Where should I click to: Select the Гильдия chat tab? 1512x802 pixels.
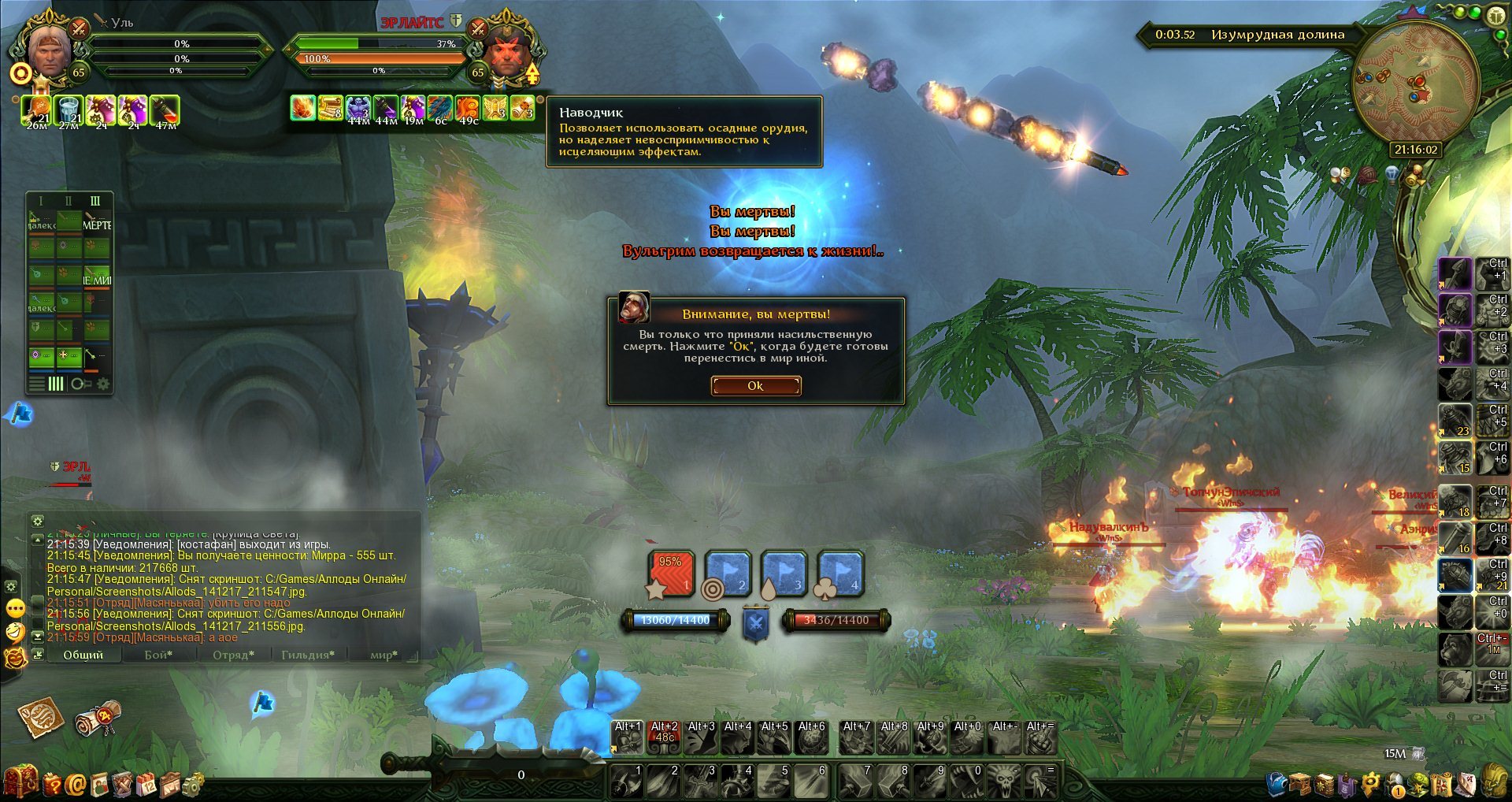(x=308, y=655)
